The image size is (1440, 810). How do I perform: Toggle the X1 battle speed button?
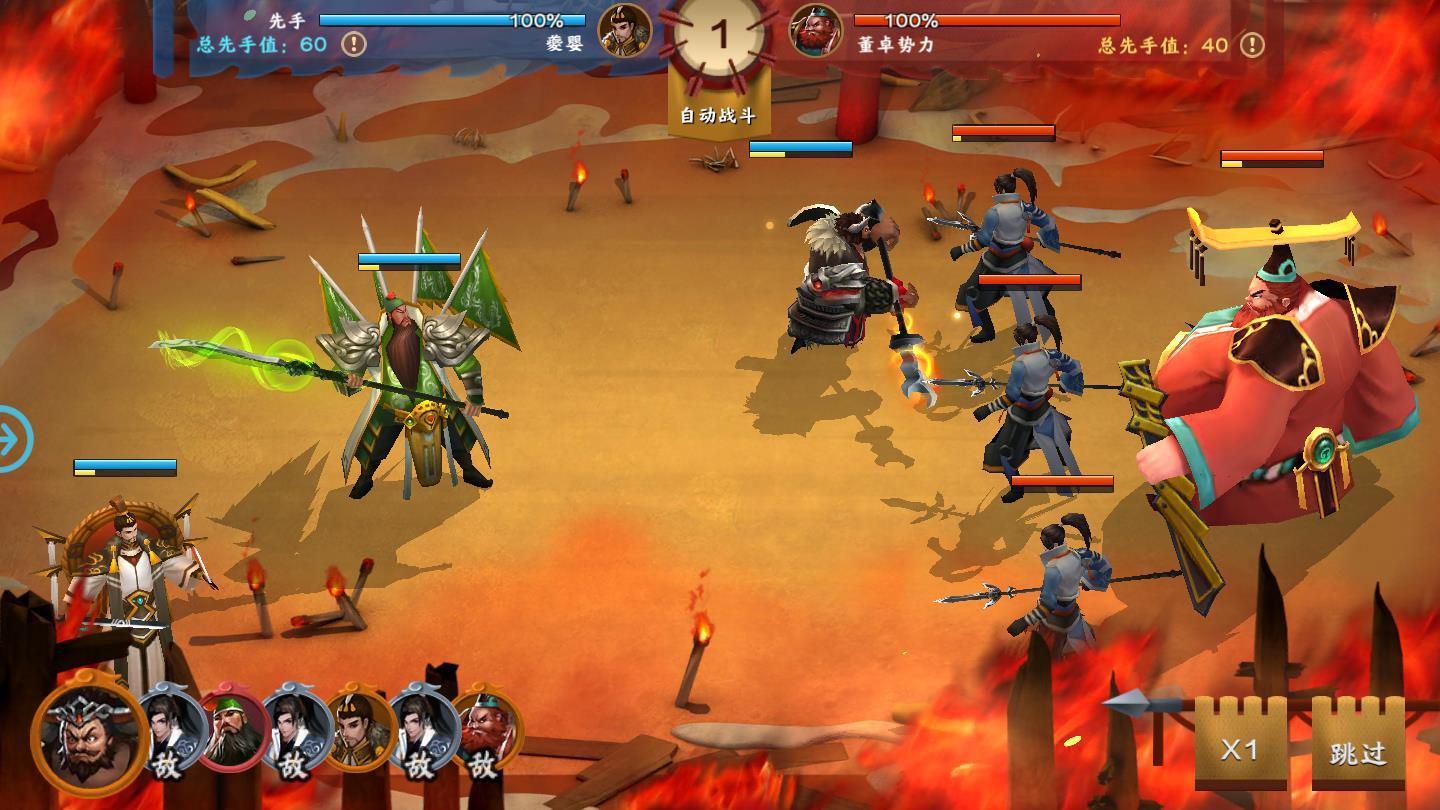(1240, 750)
